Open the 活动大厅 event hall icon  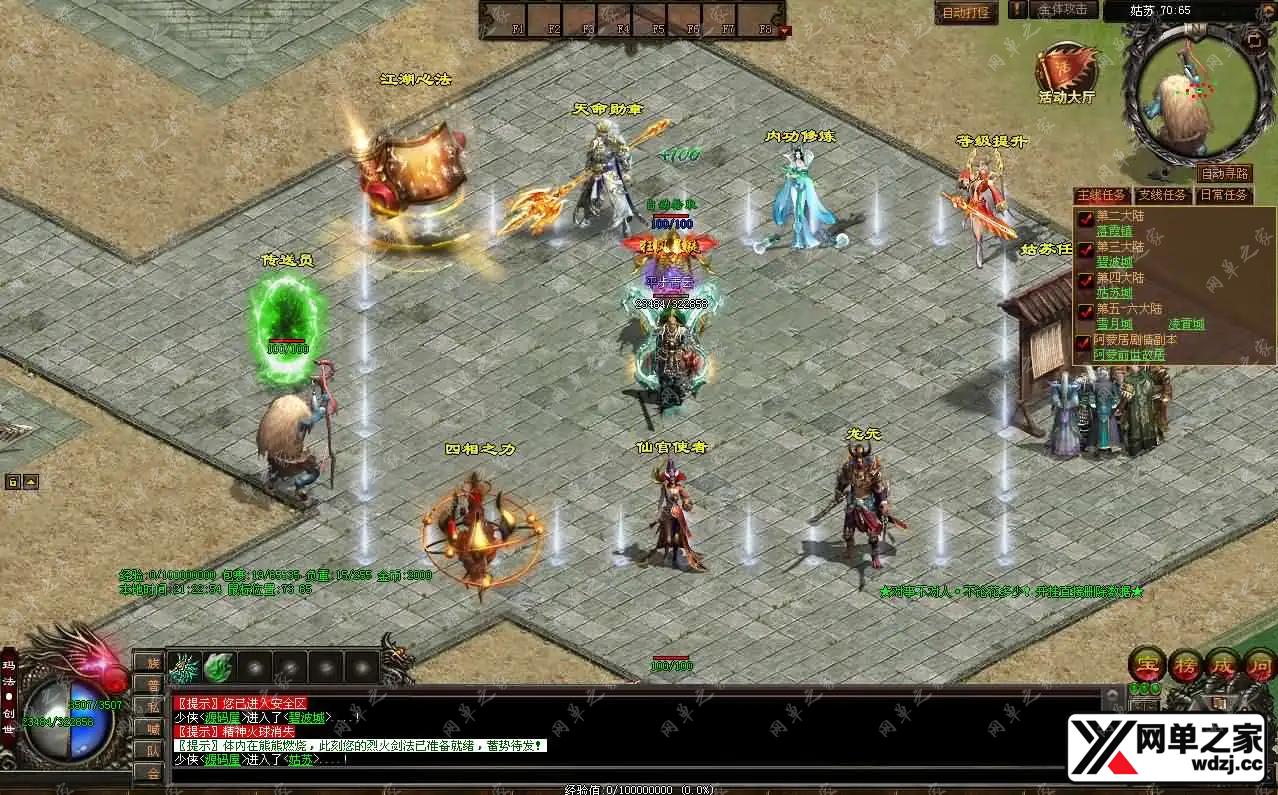(x=1066, y=74)
